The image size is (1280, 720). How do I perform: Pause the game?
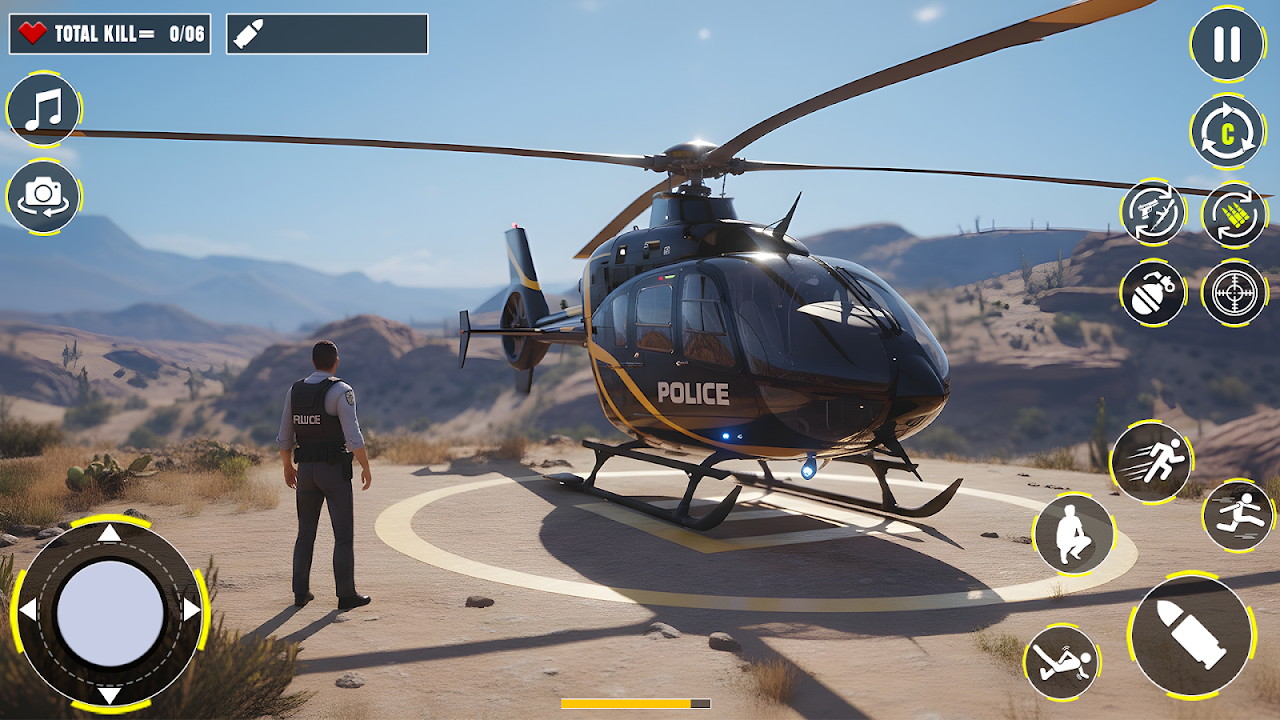click(1227, 44)
